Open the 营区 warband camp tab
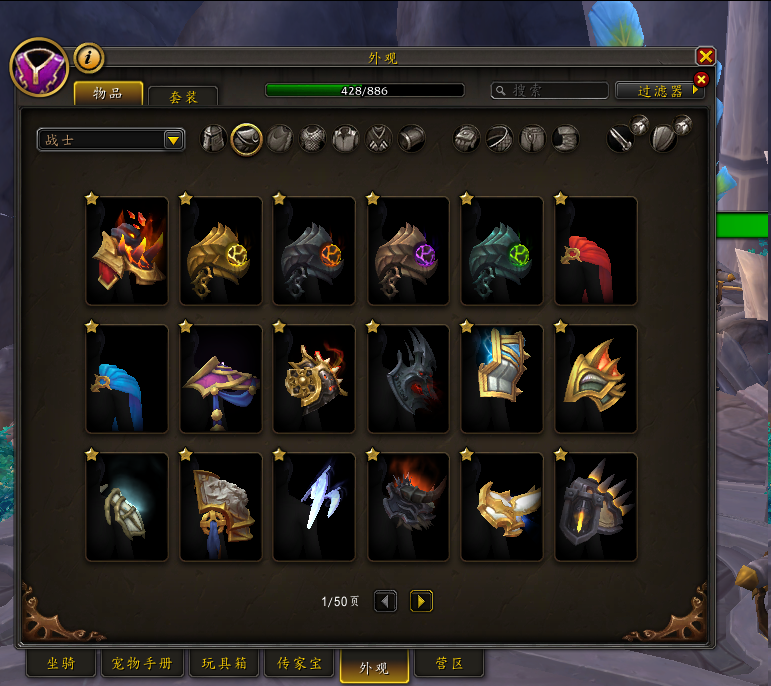Image resolution: width=771 pixels, height=686 pixels. 449,664
